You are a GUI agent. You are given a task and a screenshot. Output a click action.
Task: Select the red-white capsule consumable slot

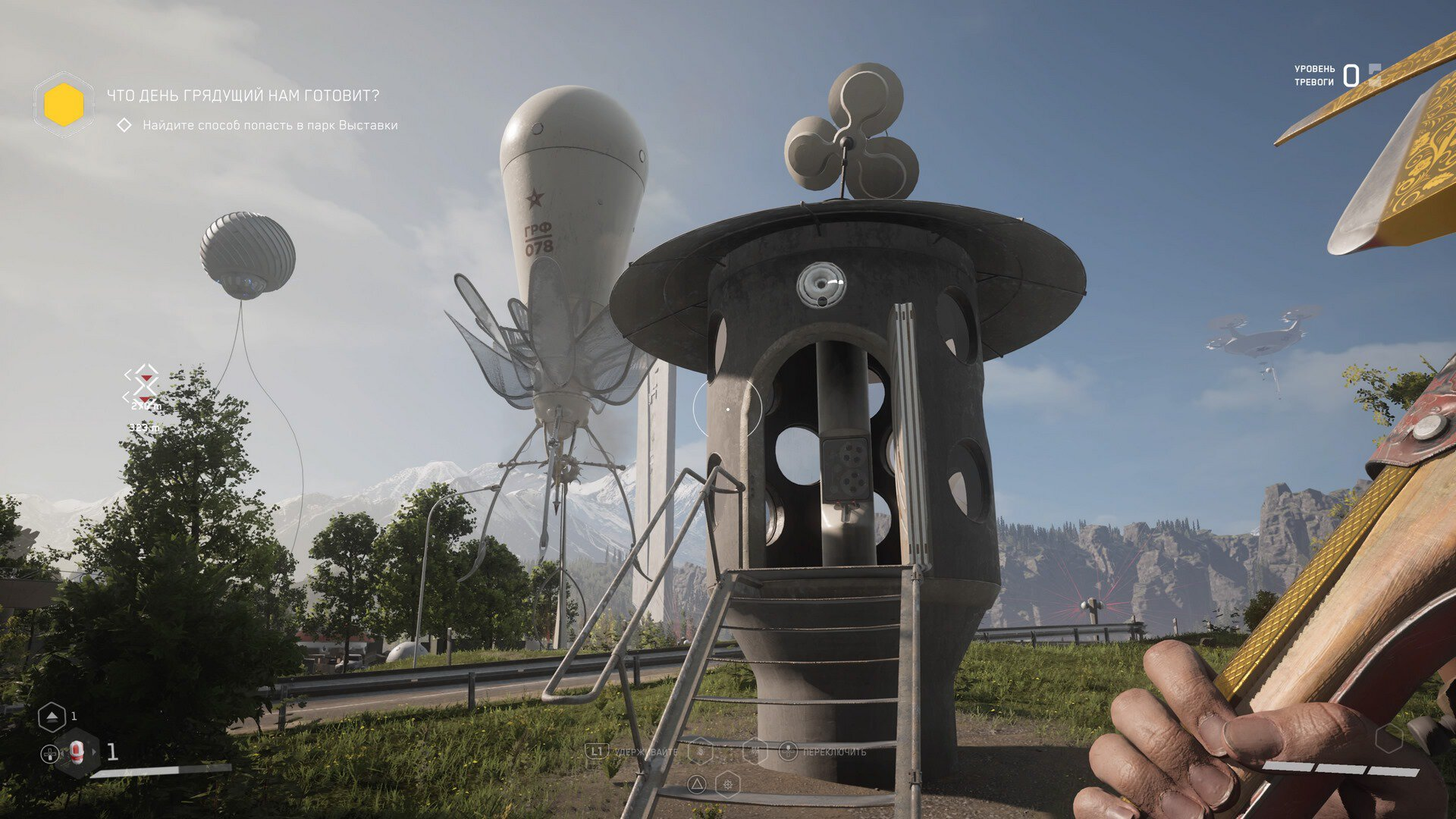click(77, 752)
